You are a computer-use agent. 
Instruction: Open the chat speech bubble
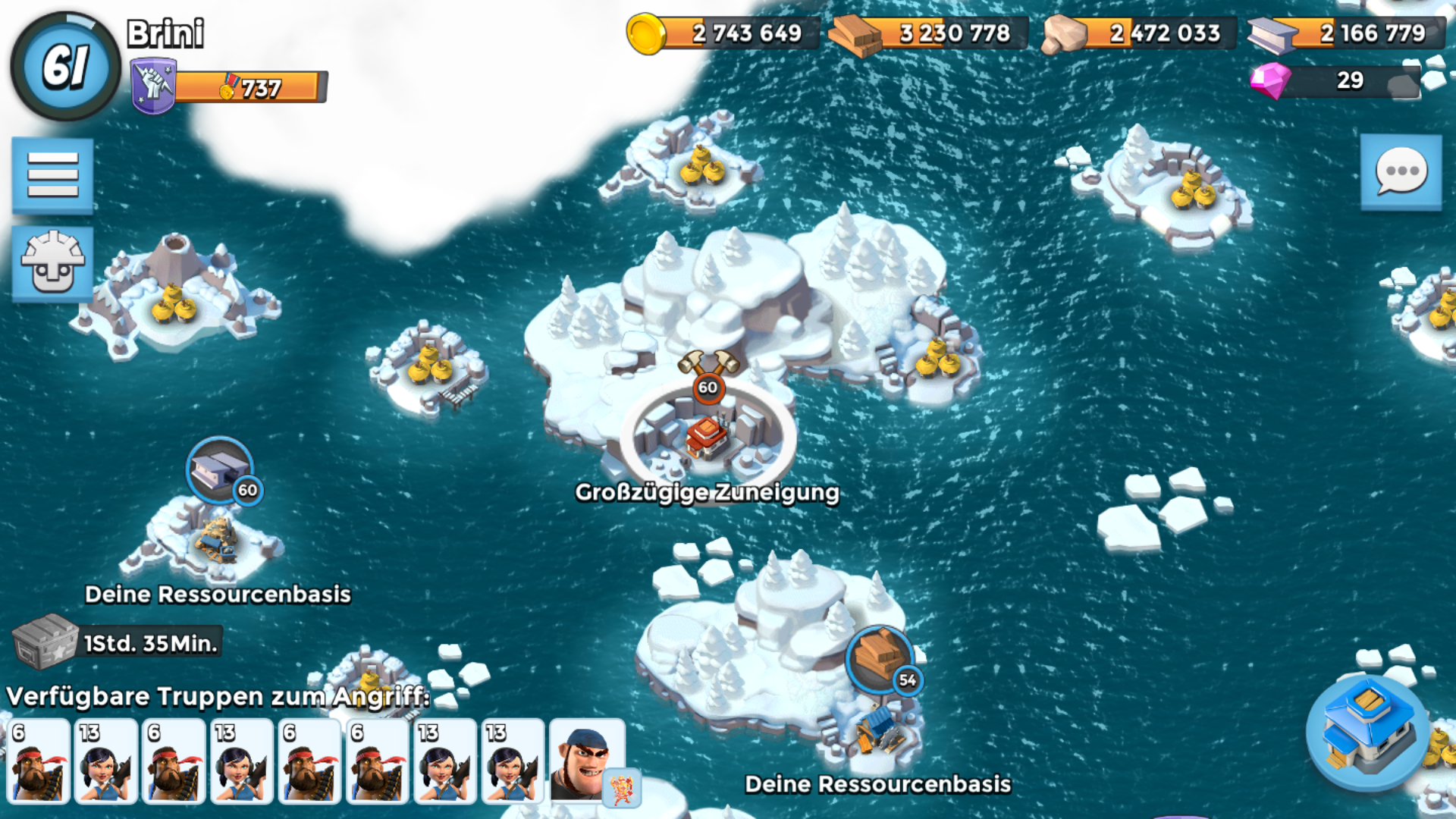coord(1401,172)
